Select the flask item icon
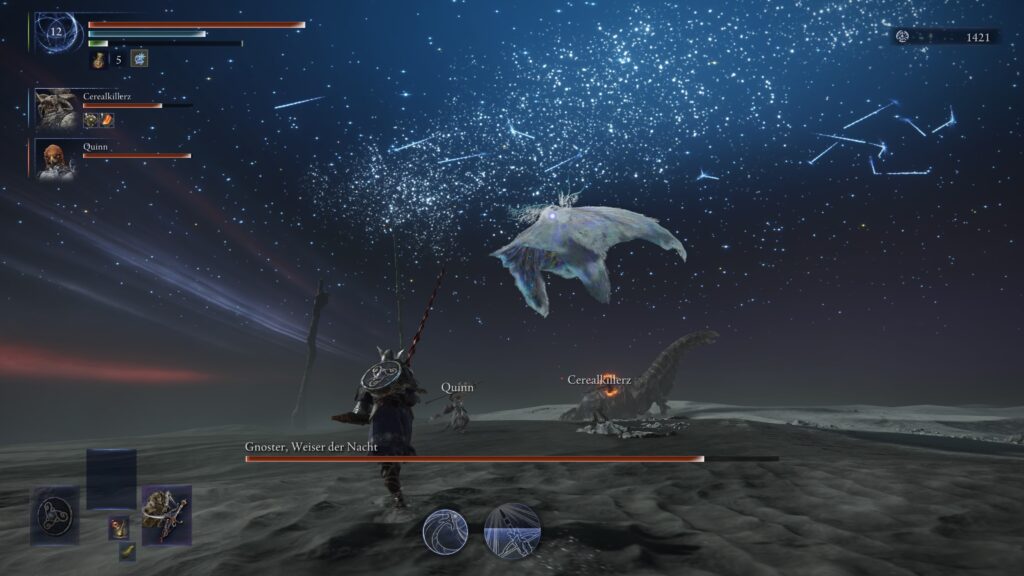The height and width of the screenshot is (576, 1024). pos(98,60)
